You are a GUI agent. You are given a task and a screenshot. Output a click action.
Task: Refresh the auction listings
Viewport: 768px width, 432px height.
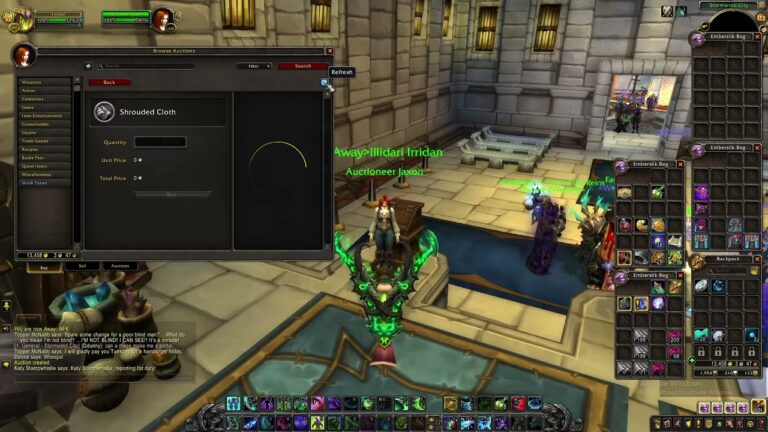(325, 84)
